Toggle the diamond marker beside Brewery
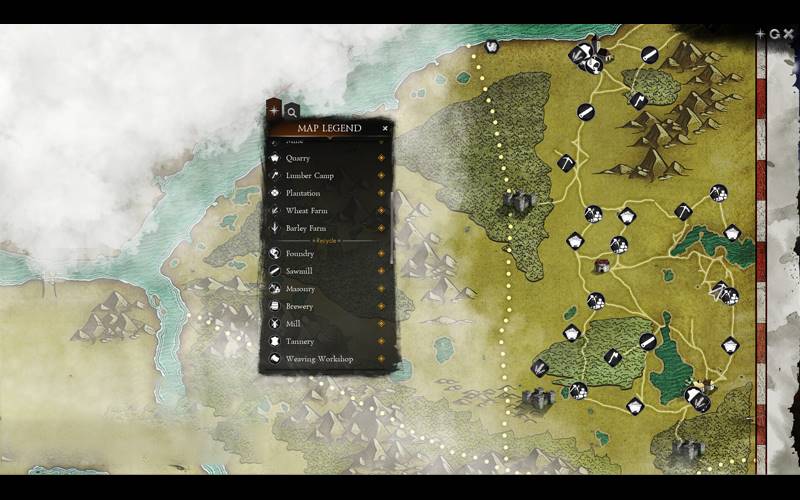Viewport: 800px width, 500px height. (381, 306)
